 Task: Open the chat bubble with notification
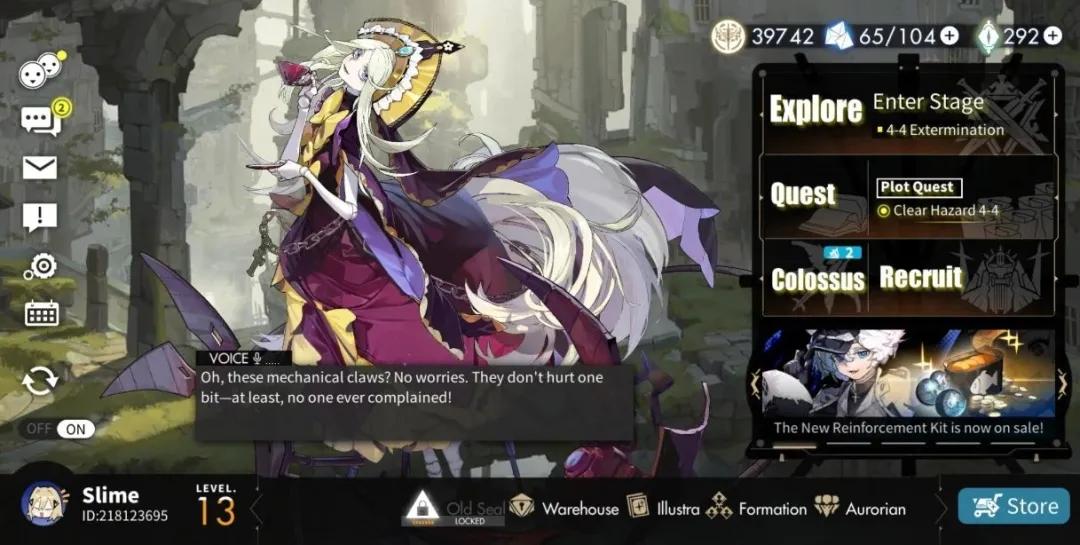pos(40,121)
